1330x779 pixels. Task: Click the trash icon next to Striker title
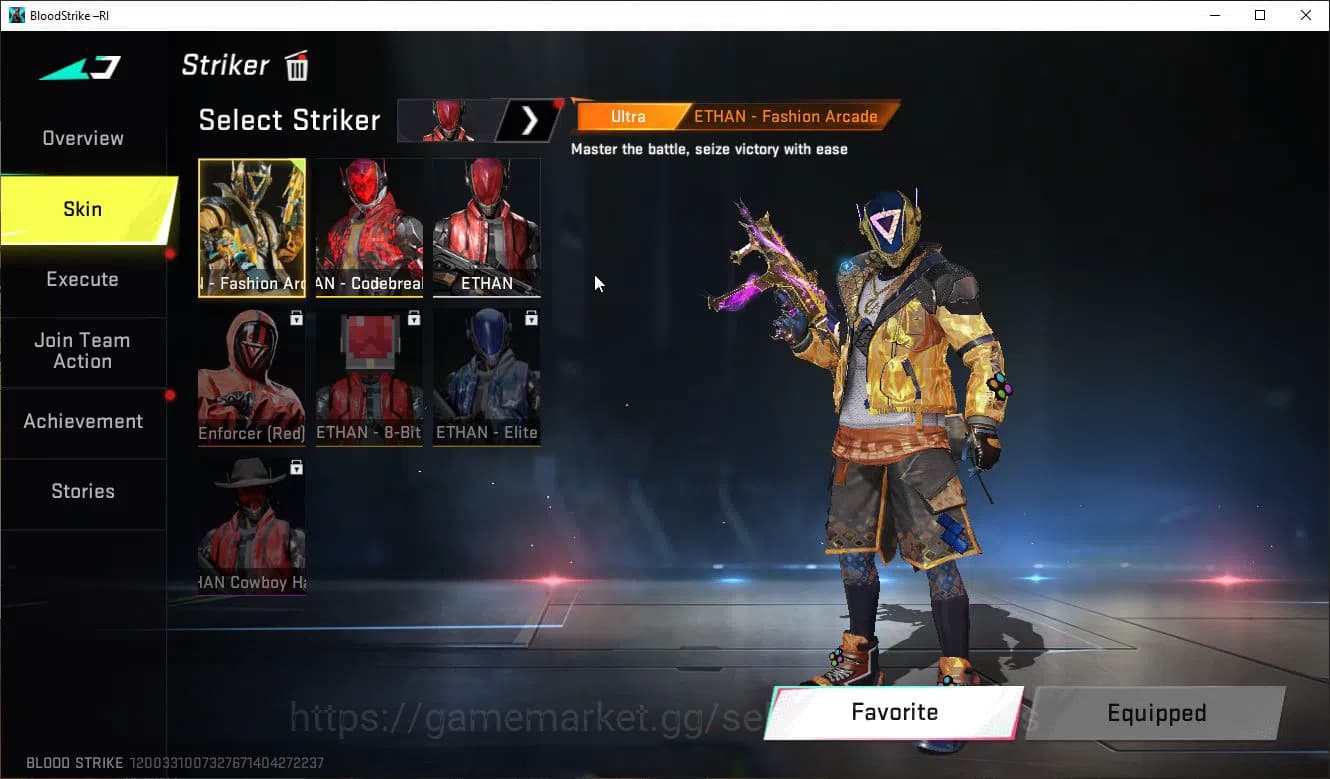[x=296, y=65]
